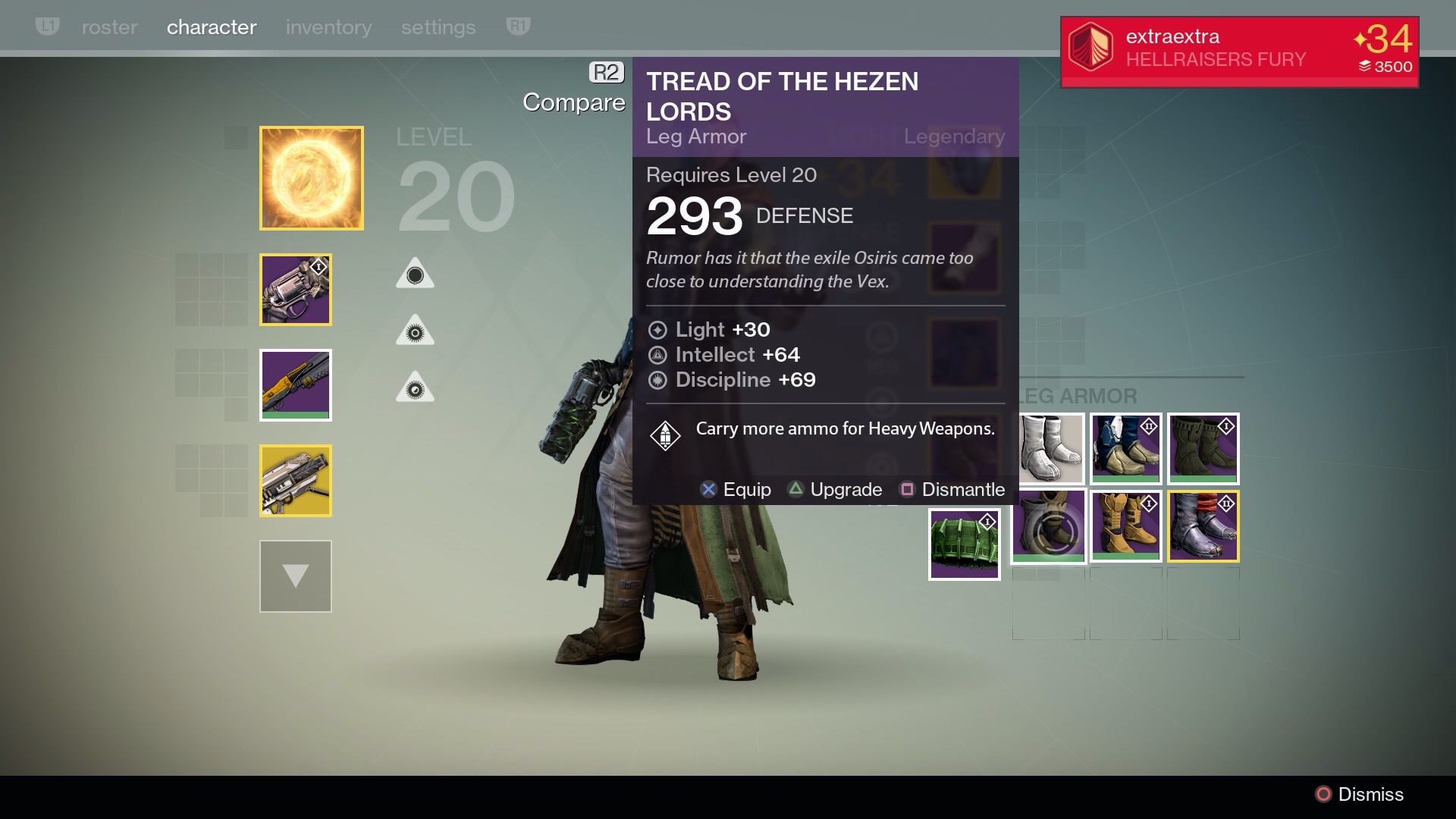Open the yellow shotgun special weapon slot

[295, 384]
